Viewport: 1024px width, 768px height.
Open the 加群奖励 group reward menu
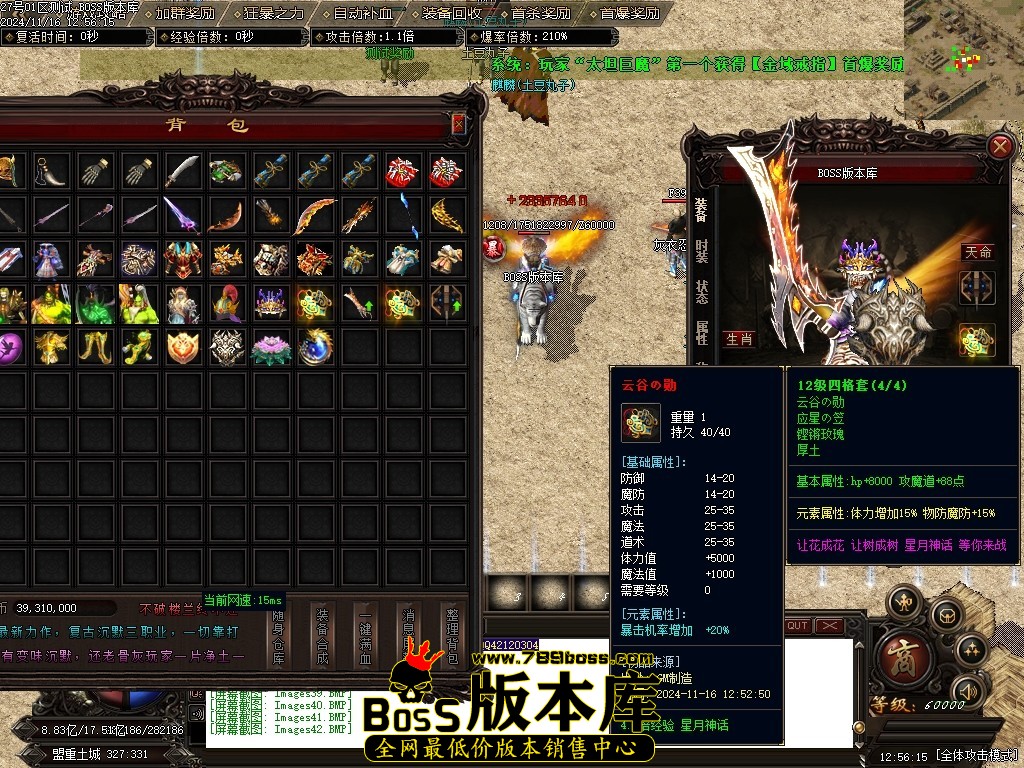coord(184,14)
